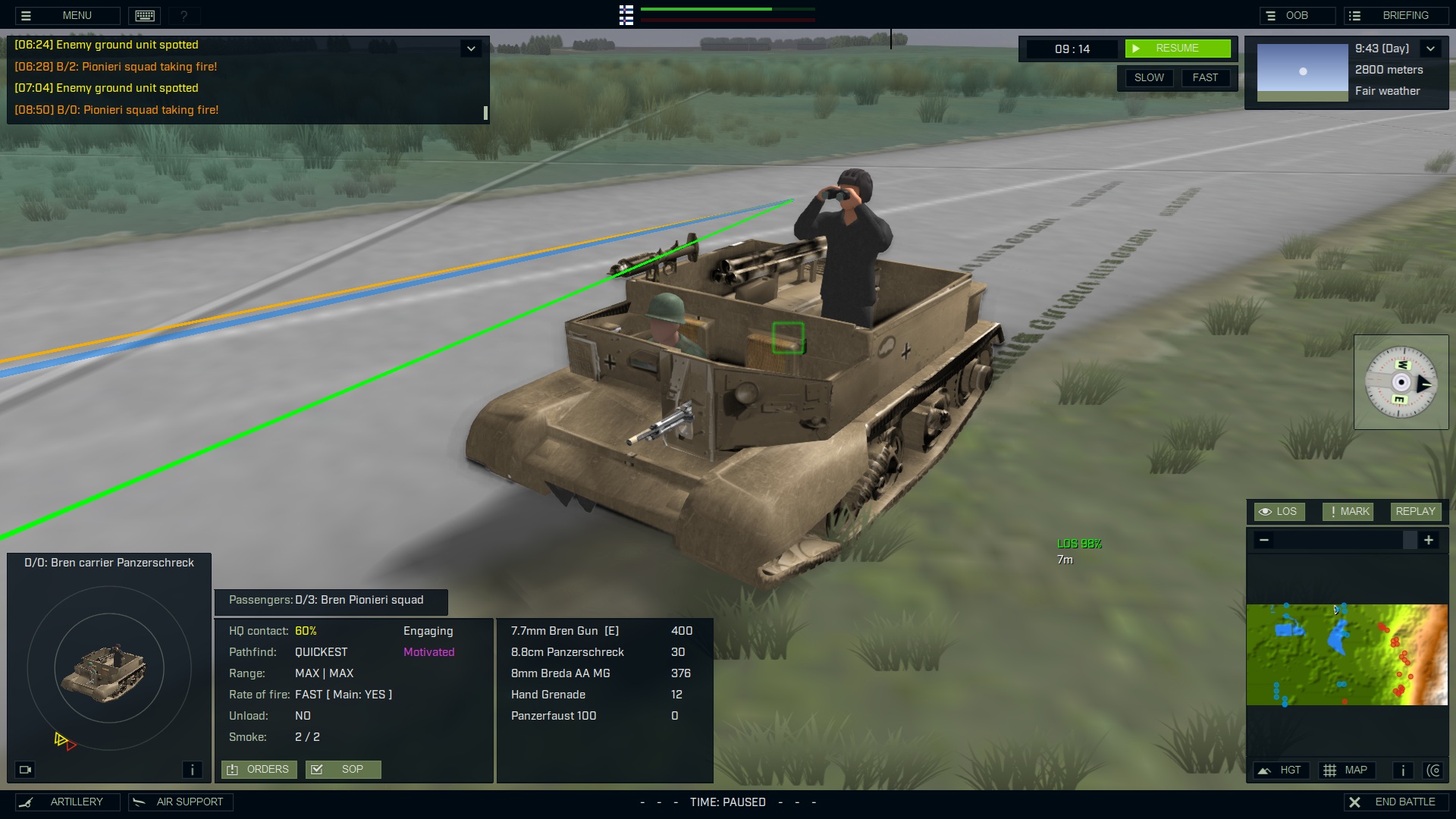The height and width of the screenshot is (819, 1456).
Task: Select the camera view icon in unit panel
Action: [26, 769]
